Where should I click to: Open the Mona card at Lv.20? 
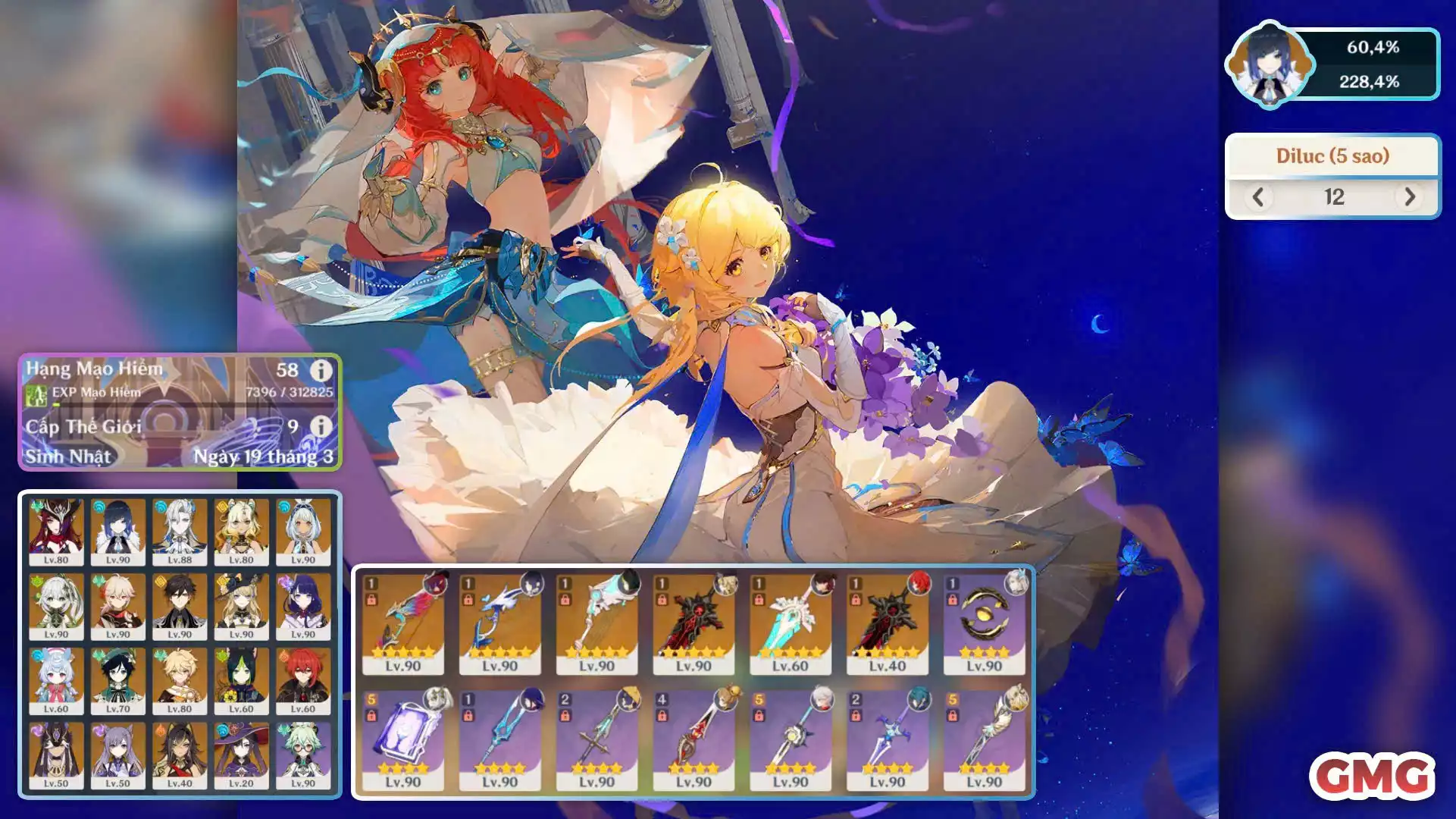click(241, 755)
